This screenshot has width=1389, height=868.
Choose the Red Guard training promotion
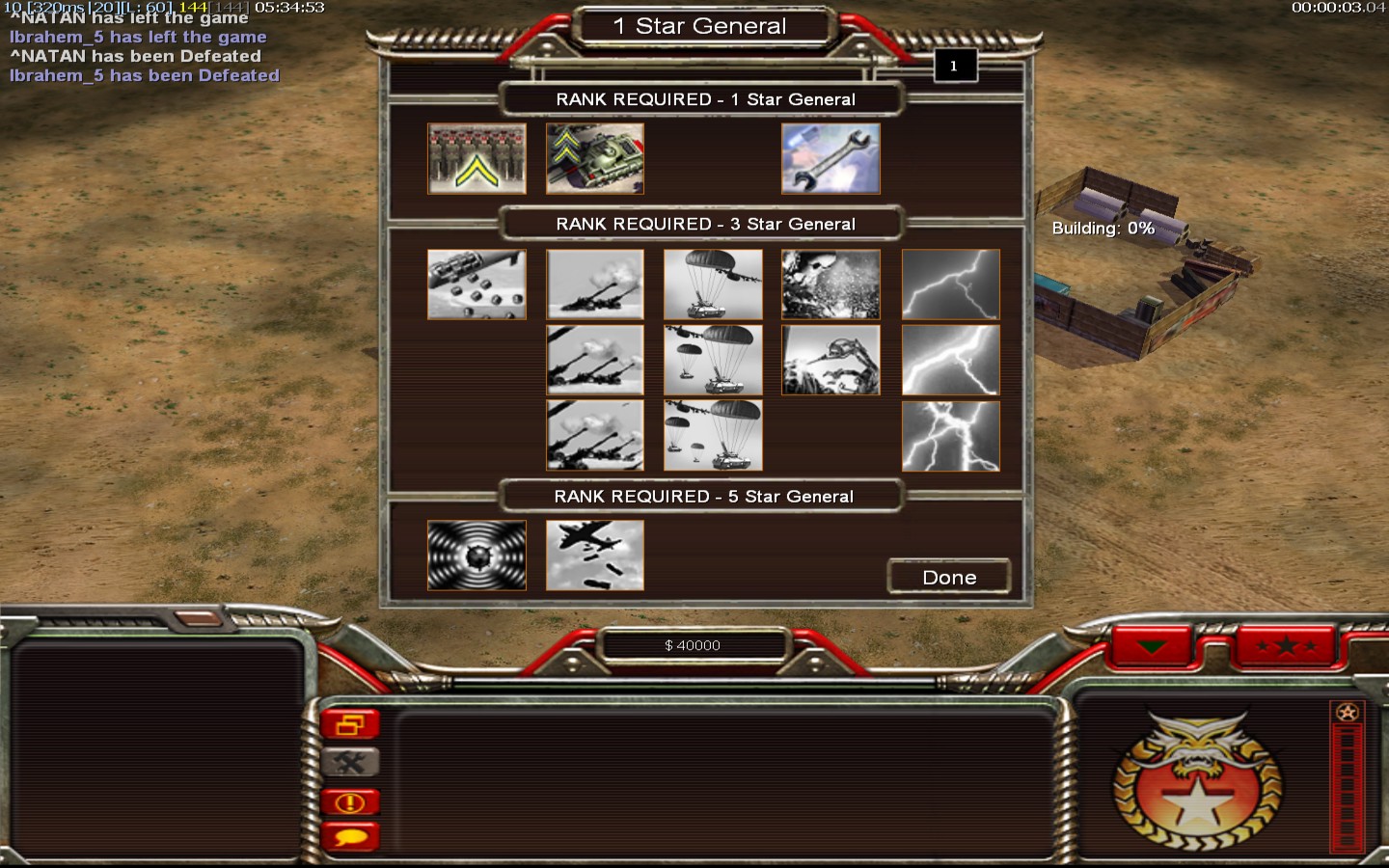(x=477, y=158)
